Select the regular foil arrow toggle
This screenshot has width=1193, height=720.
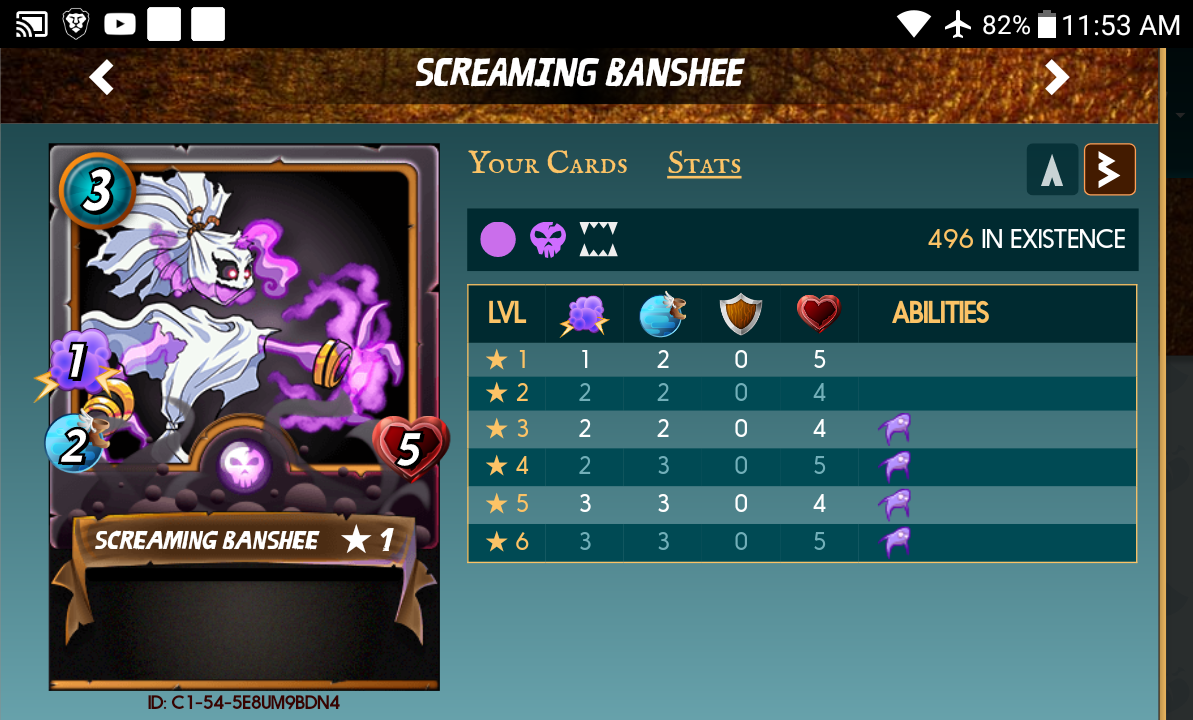pyautogui.click(x=1051, y=170)
